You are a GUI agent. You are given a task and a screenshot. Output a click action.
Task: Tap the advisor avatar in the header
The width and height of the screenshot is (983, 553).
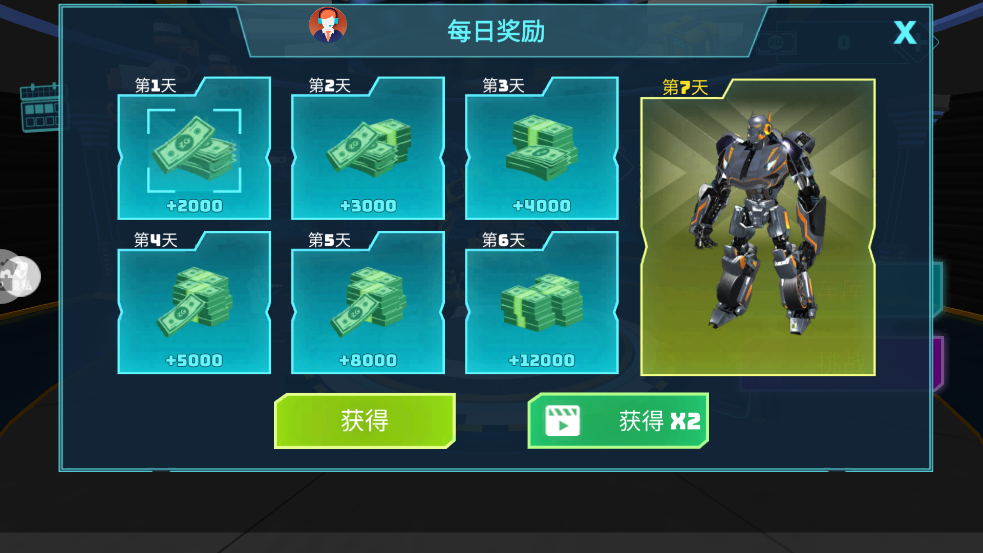pyautogui.click(x=328, y=26)
